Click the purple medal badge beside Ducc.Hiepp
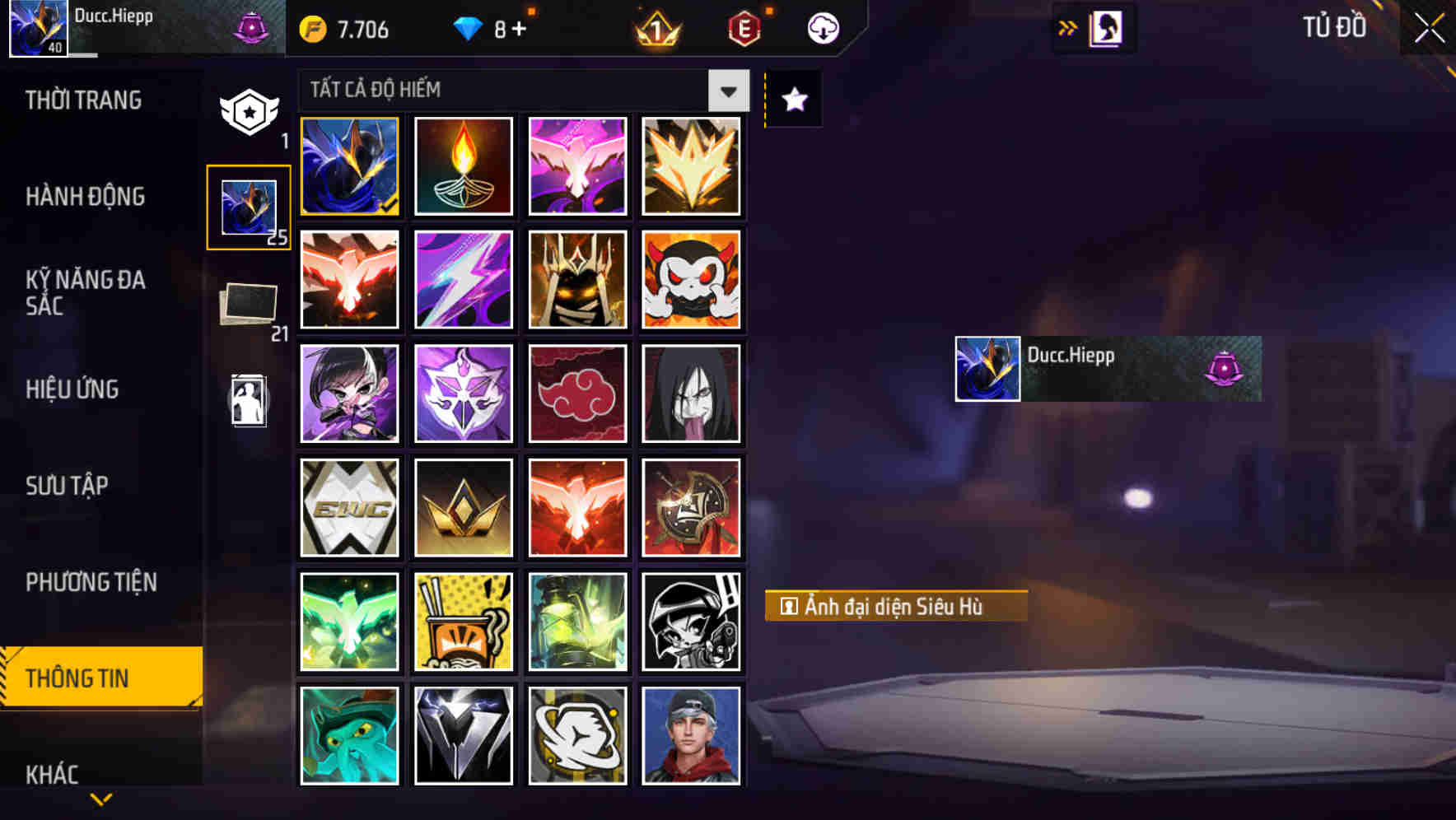This screenshot has width=1456, height=820. (1224, 368)
